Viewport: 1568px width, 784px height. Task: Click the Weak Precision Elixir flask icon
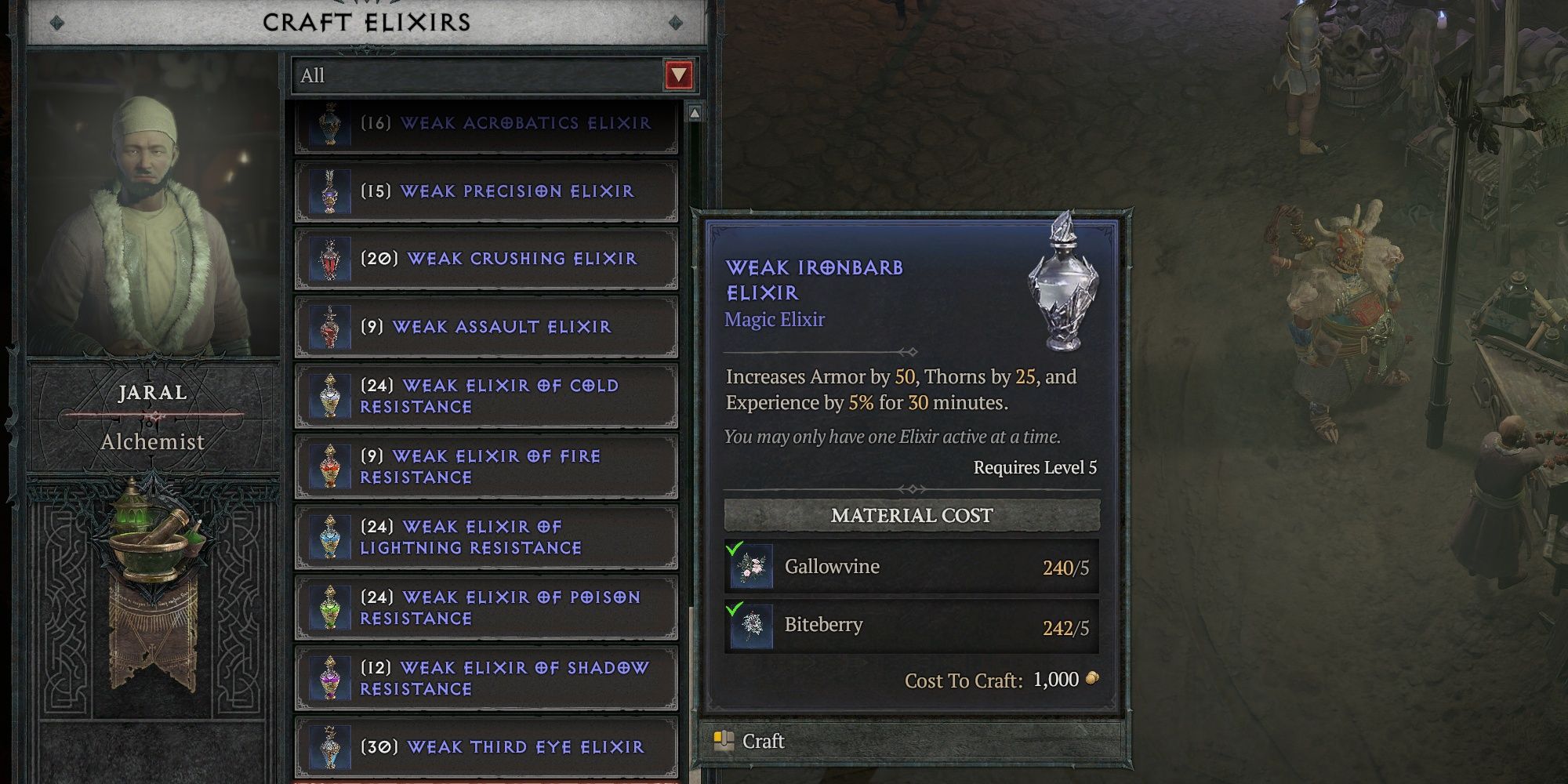332,191
